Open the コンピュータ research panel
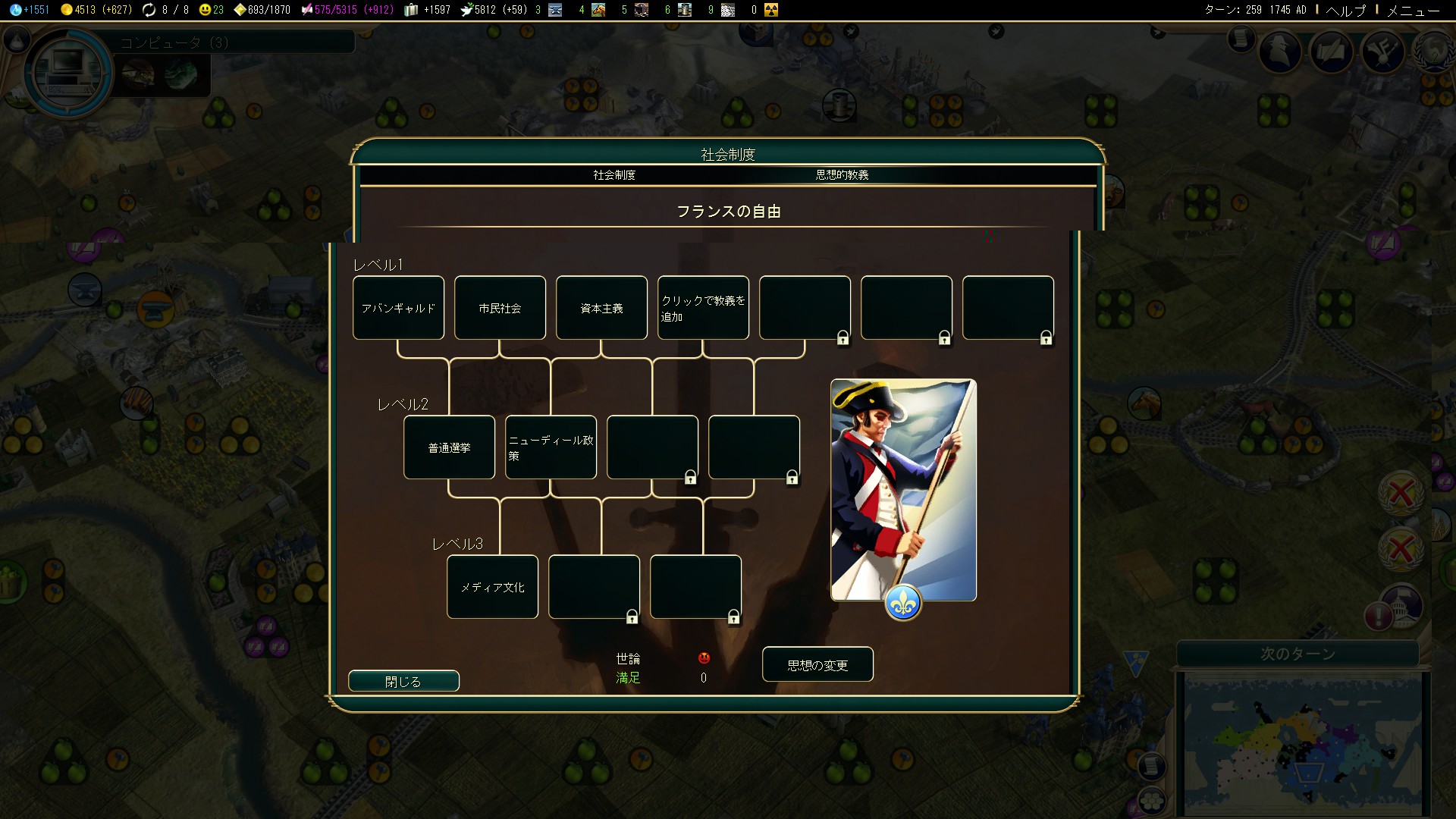1456x819 pixels. [x=70, y=72]
